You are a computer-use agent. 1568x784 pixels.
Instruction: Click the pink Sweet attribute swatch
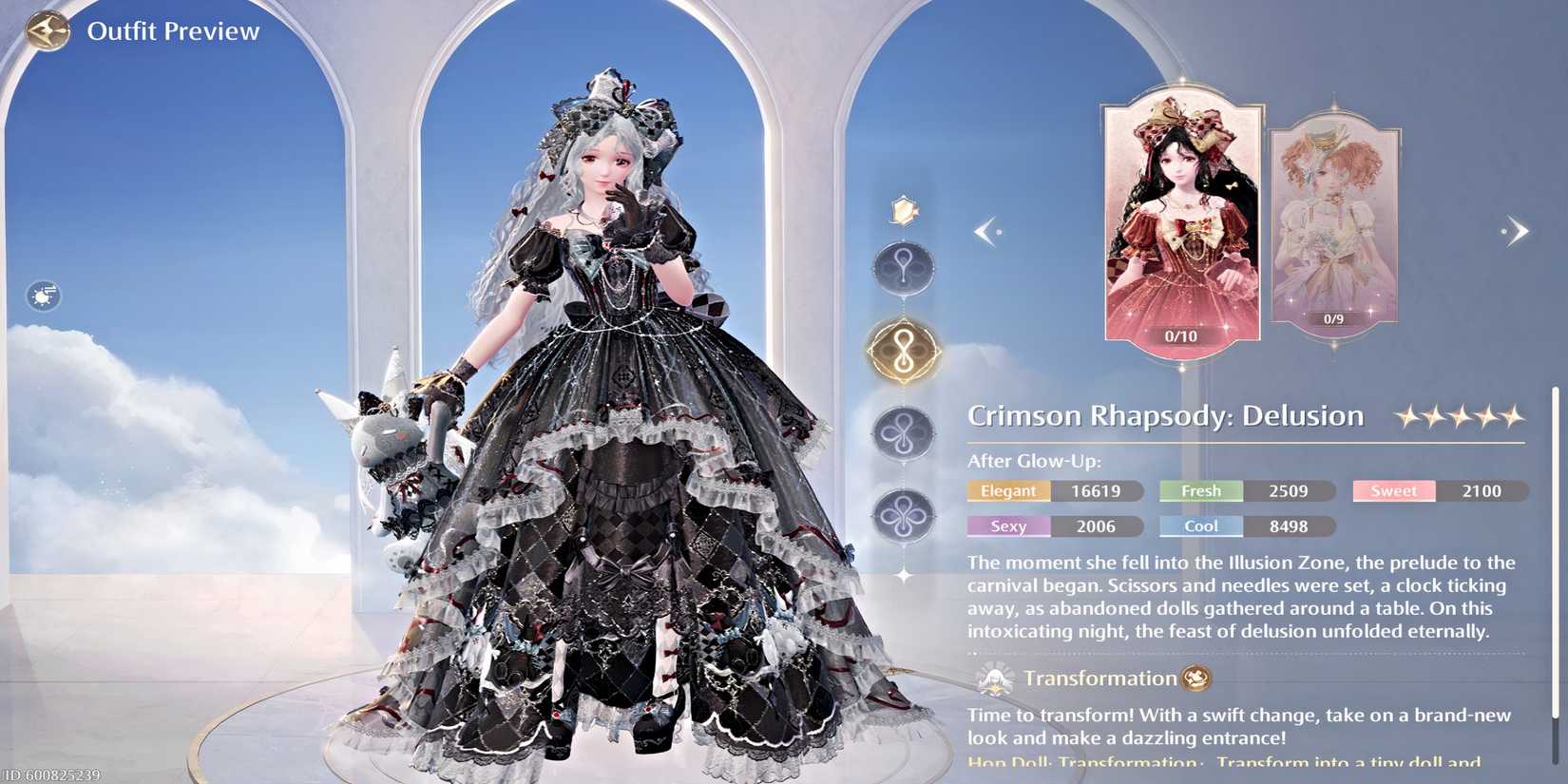[x=1393, y=490]
